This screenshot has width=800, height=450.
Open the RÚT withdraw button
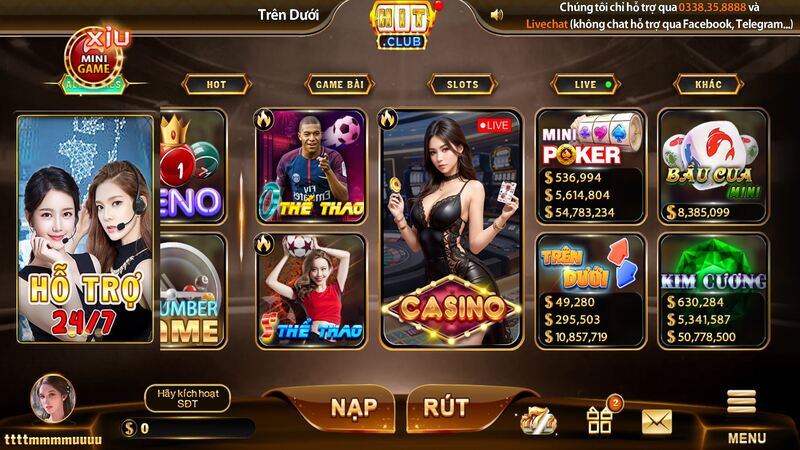tap(446, 407)
